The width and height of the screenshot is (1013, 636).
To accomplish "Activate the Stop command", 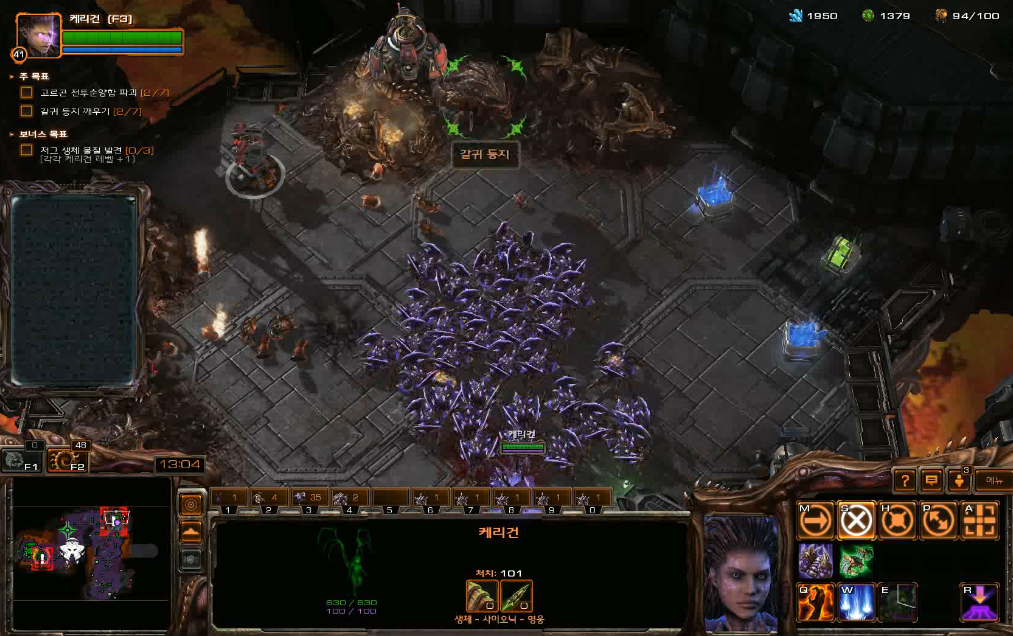I will [x=857, y=521].
